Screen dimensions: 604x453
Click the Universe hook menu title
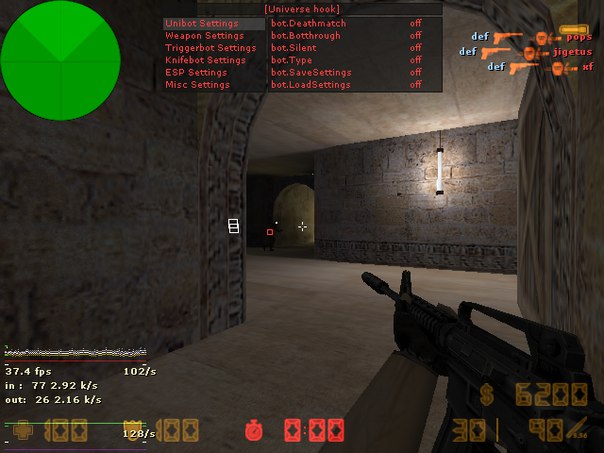point(302,9)
